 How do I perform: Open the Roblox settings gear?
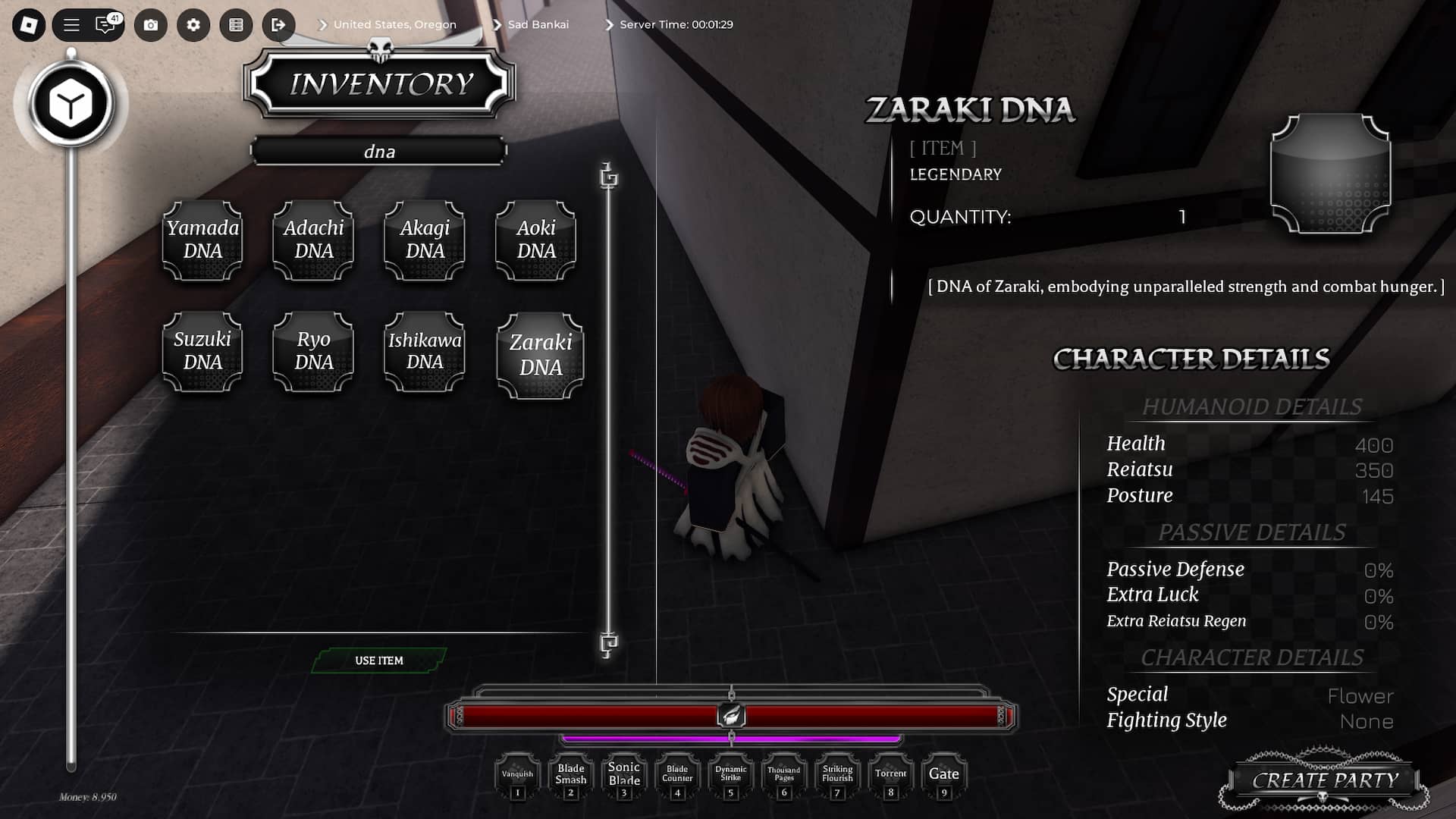coord(193,25)
